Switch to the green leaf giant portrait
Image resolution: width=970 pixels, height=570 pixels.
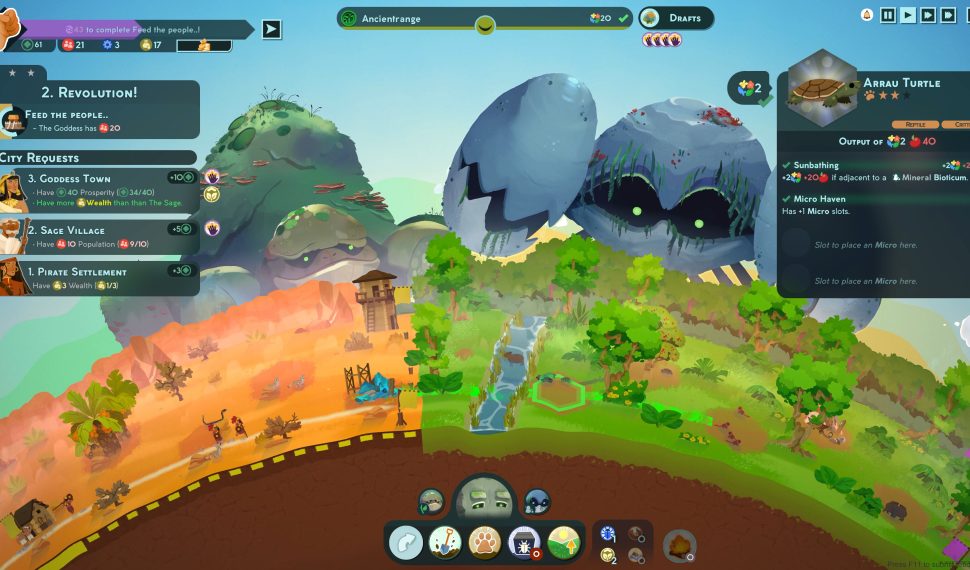tap(431, 501)
